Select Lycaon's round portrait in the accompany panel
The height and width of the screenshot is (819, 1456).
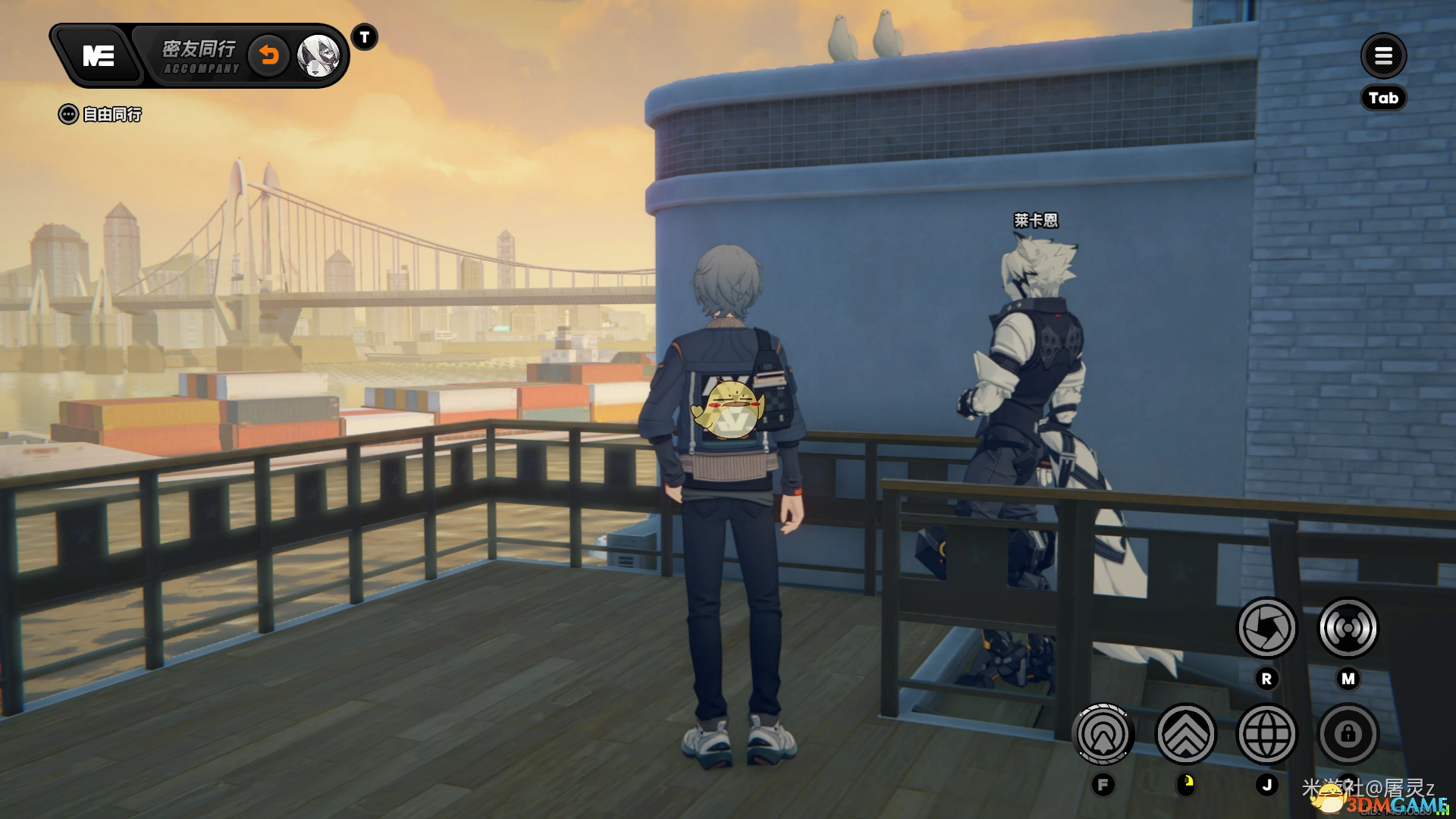pos(318,55)
